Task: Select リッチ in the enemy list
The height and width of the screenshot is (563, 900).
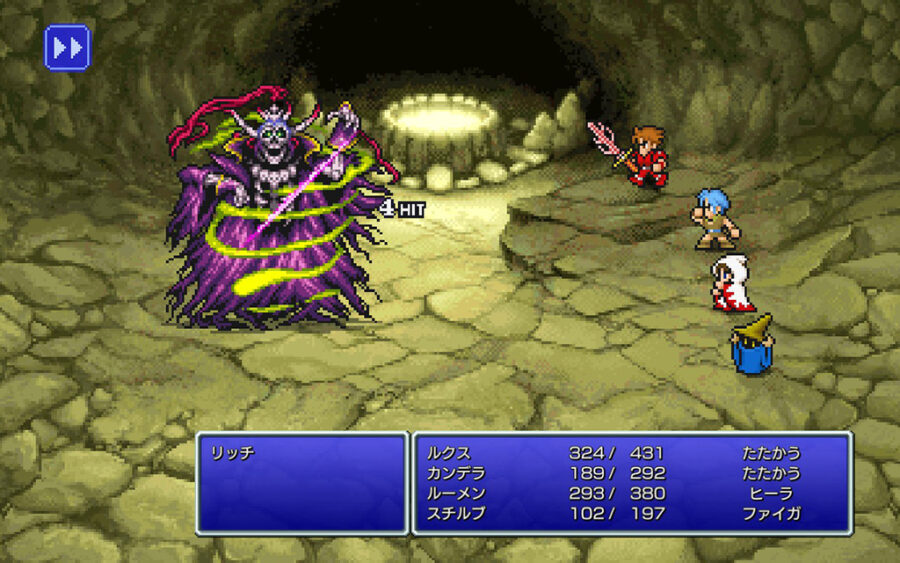Action: (x=232, y=453)
